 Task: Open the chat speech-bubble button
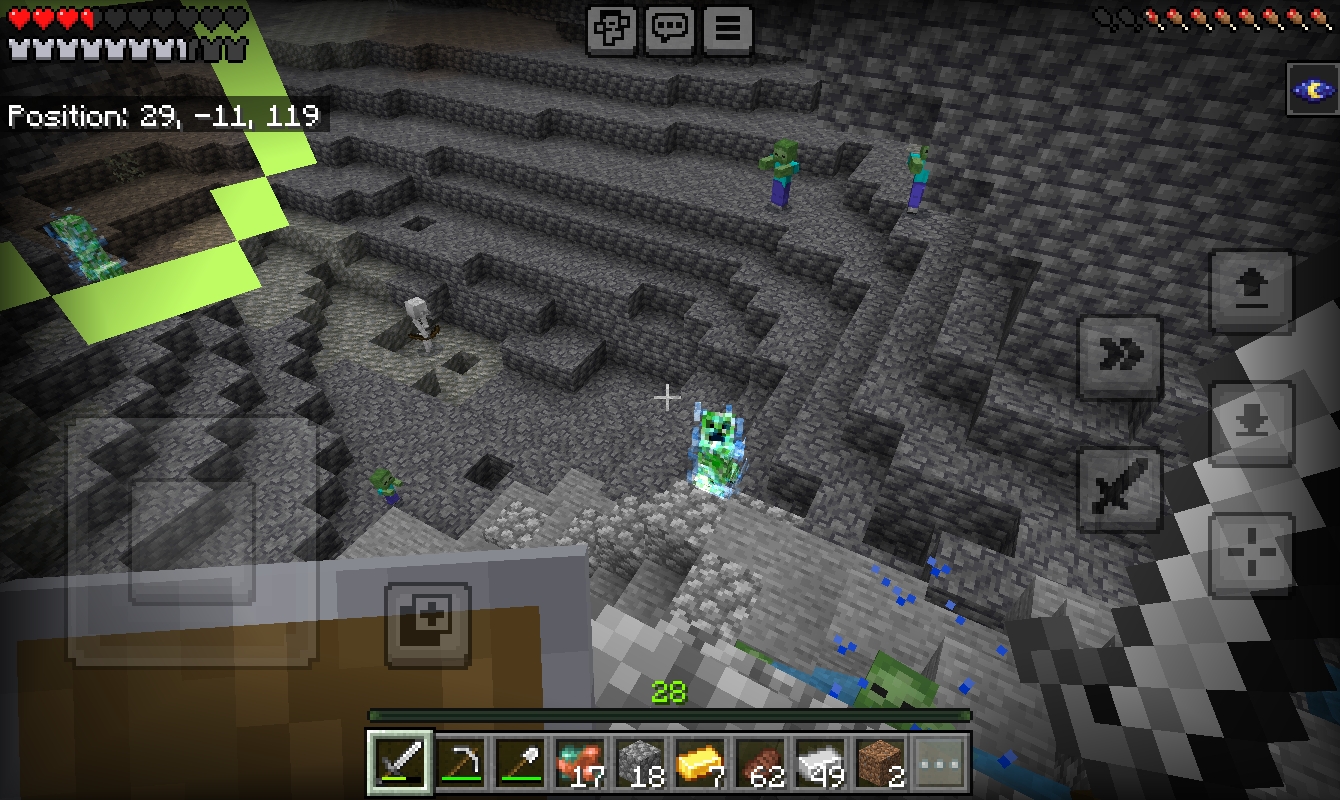tap(669, 30)
